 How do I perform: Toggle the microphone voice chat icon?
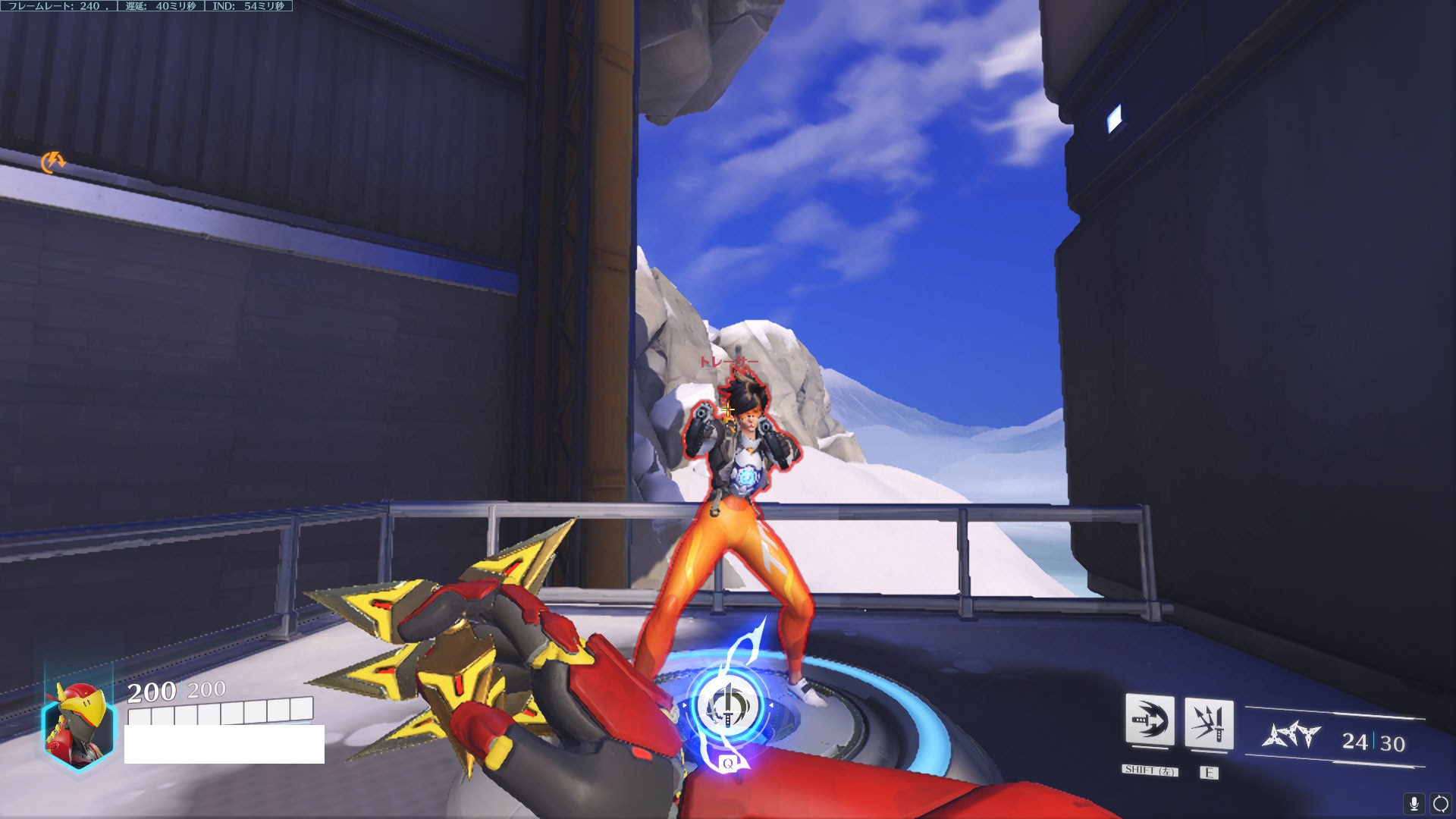point(1414,804)
